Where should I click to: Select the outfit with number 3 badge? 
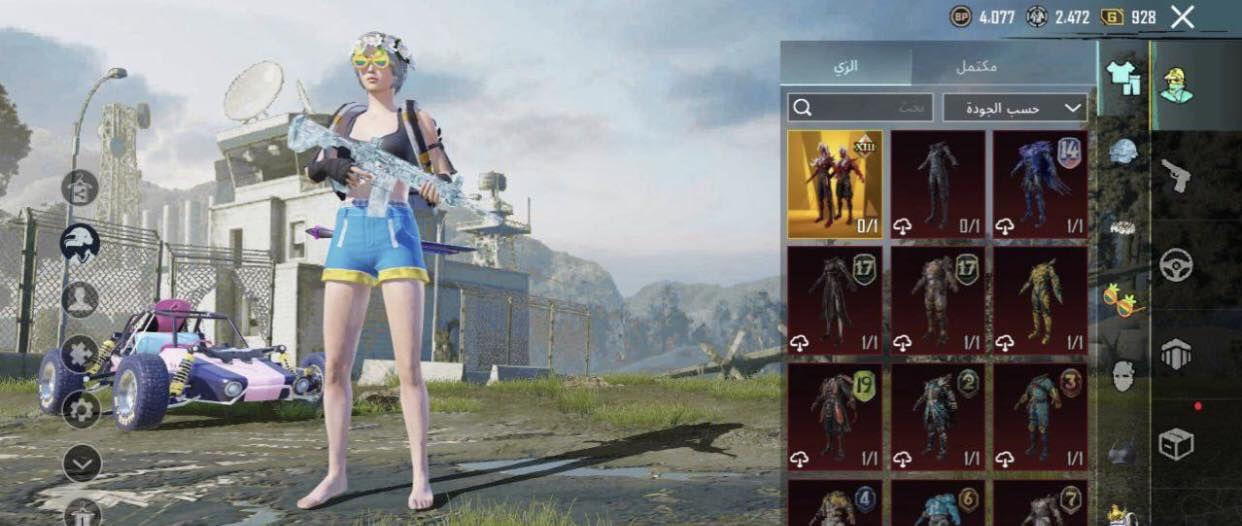pos(1039,416)
